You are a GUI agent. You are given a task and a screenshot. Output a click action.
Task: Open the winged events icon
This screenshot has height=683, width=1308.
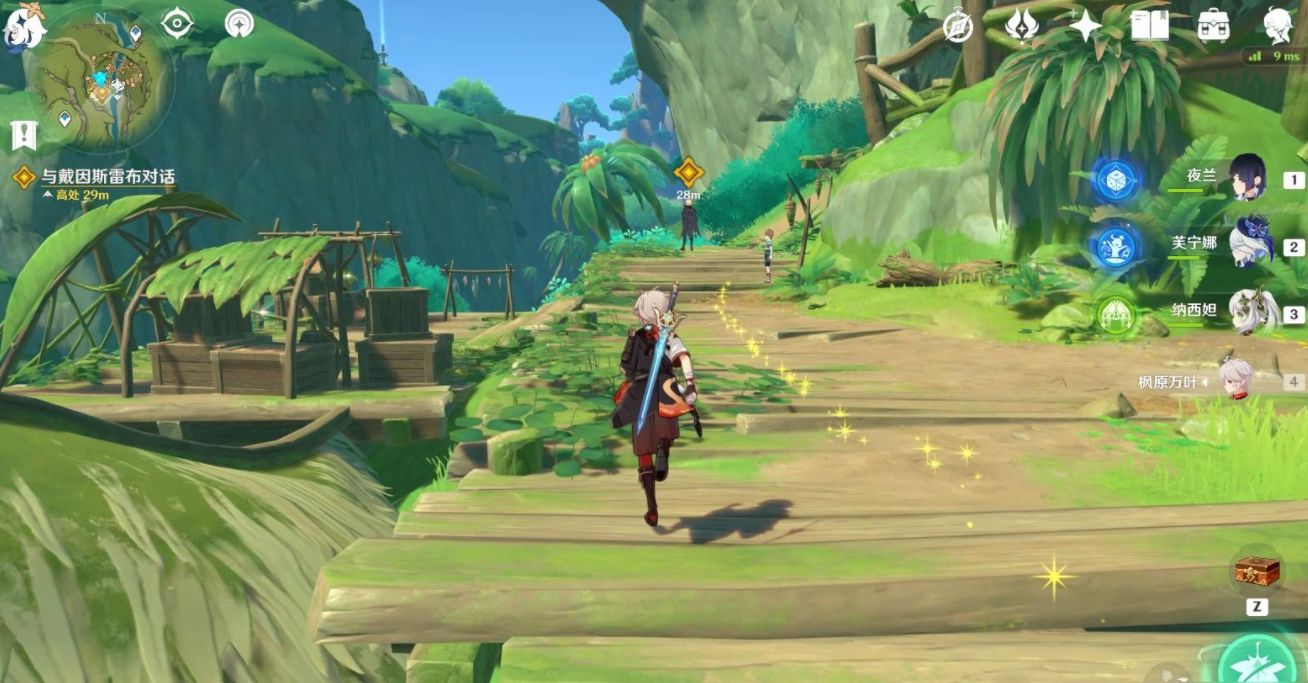coord(1021,26)
